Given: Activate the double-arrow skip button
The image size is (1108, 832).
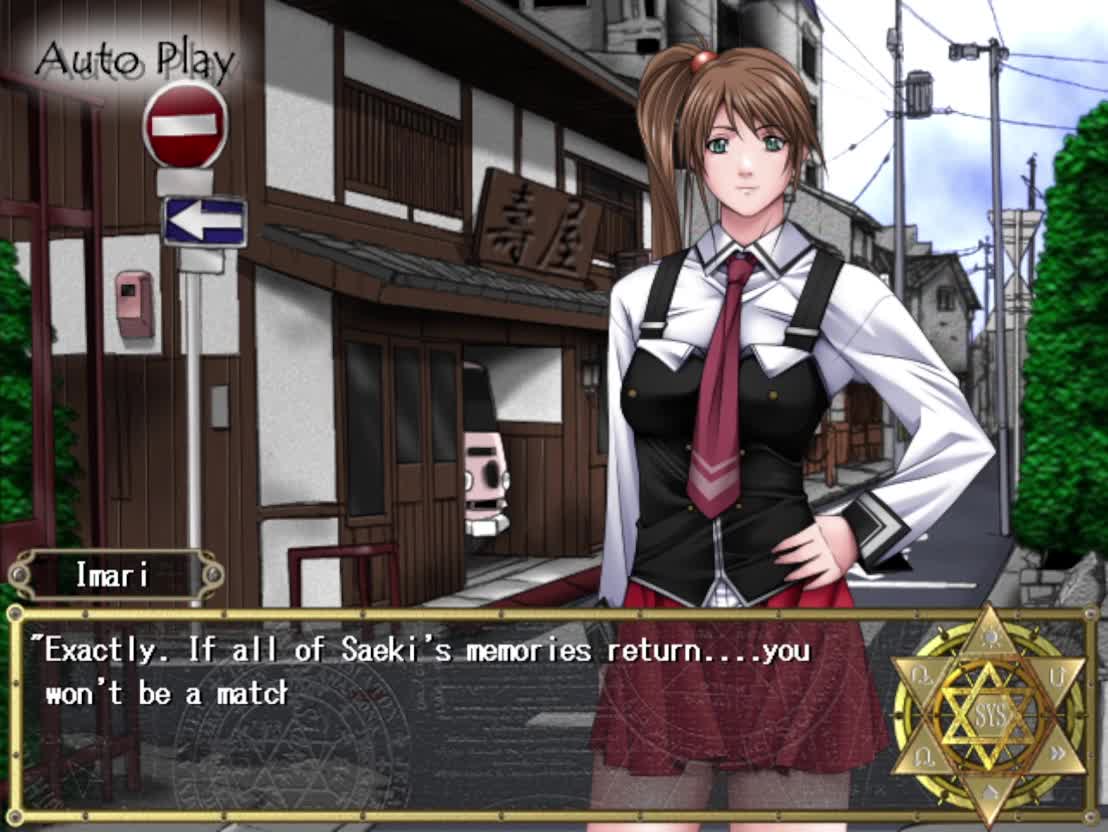Looking at the screenshot, I should (1057, 755).
